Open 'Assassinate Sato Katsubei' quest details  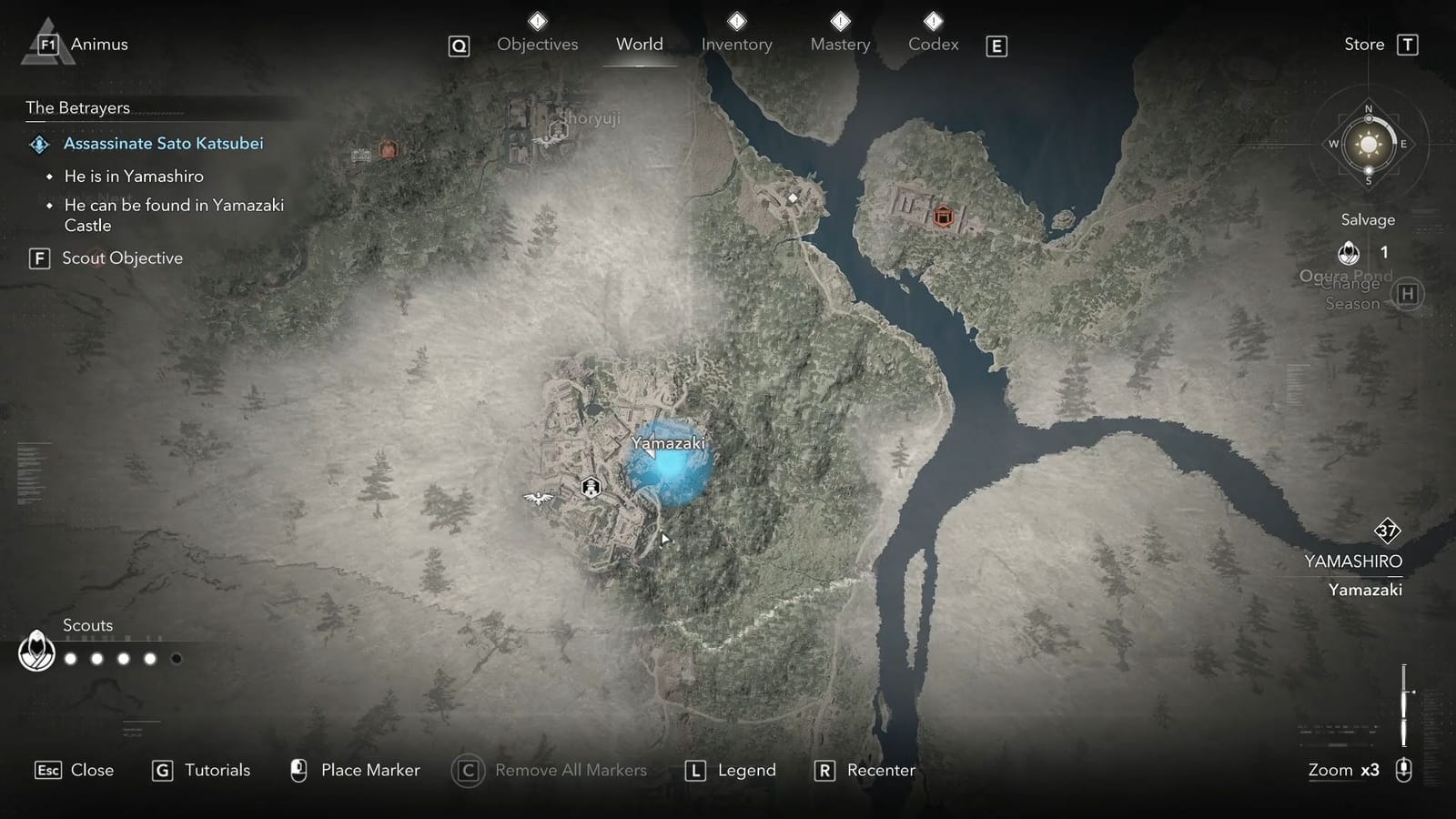click(163, 143)
